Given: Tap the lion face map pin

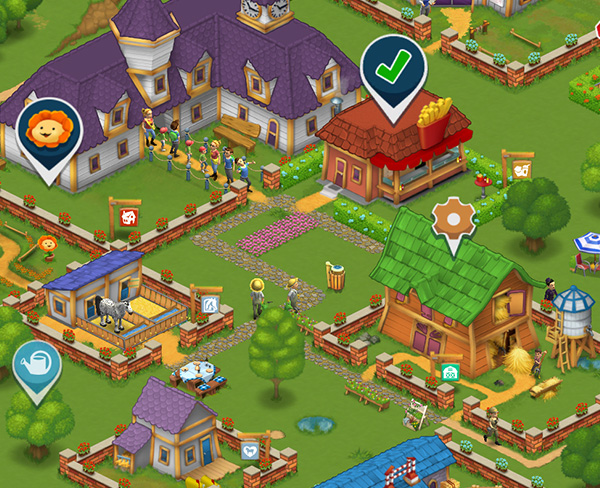Looking at the screenshot, I should (49, 131).
